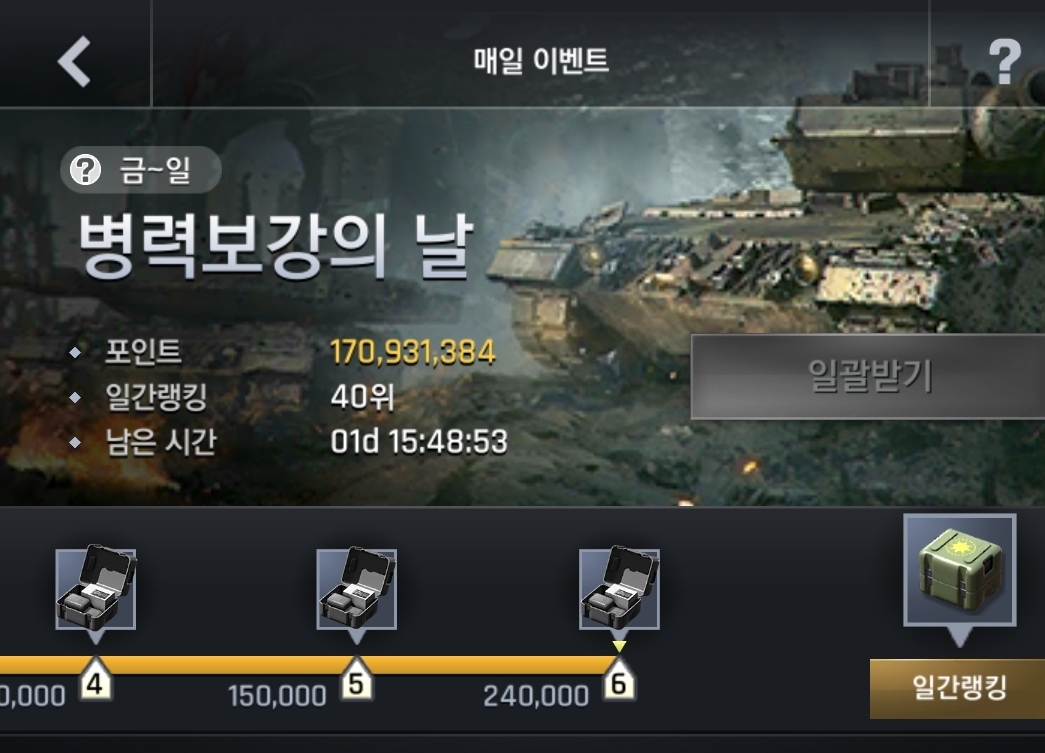
Task: View the green daily ranking reward box
Action: pos(958,570)
